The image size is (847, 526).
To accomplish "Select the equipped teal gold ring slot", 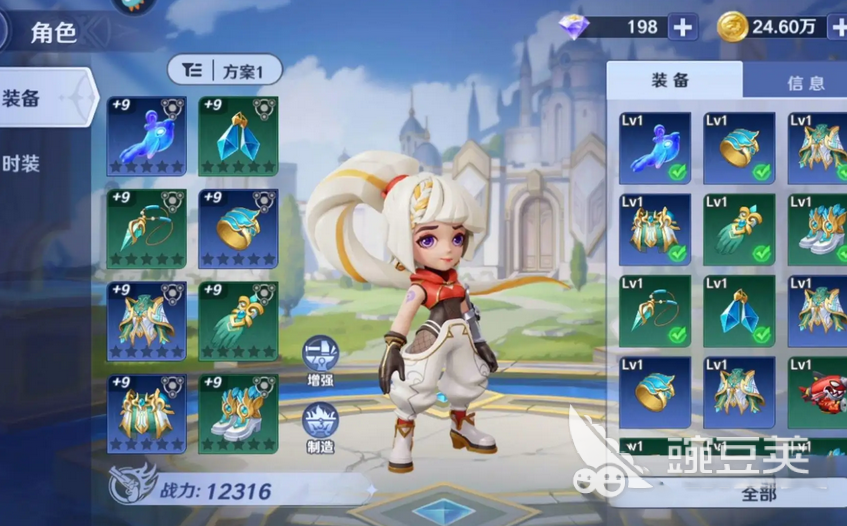I will 238,227.
